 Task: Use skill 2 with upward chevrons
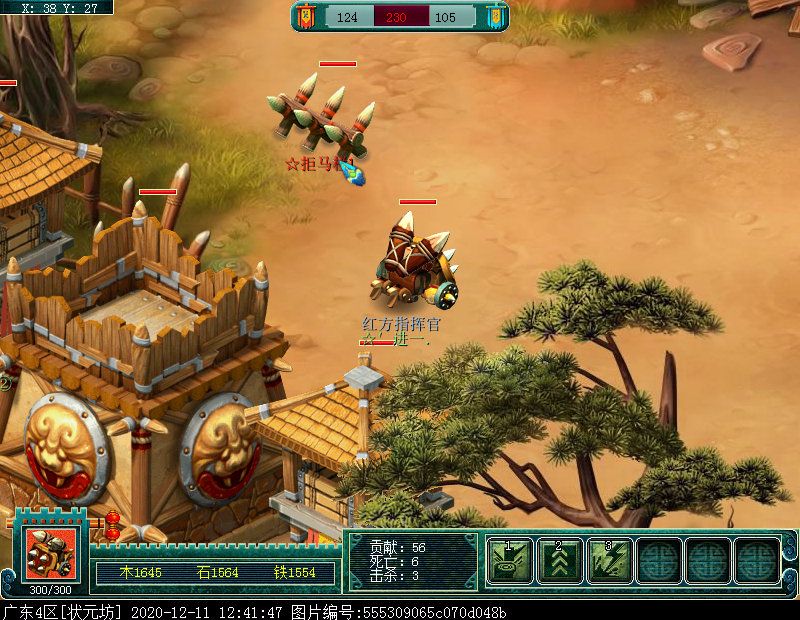[560, 560]
